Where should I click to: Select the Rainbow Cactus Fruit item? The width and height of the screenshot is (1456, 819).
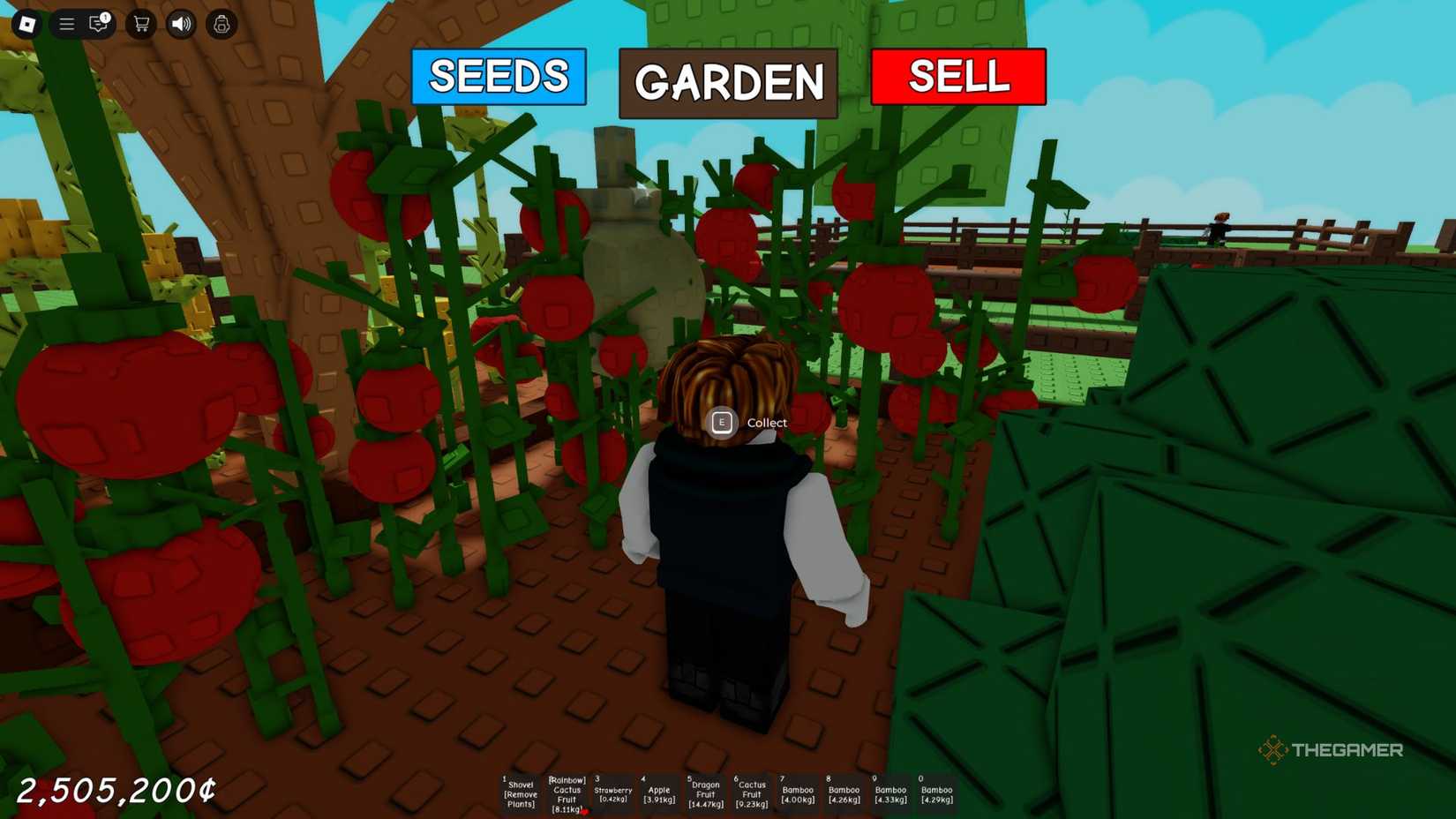pos(567,794)
